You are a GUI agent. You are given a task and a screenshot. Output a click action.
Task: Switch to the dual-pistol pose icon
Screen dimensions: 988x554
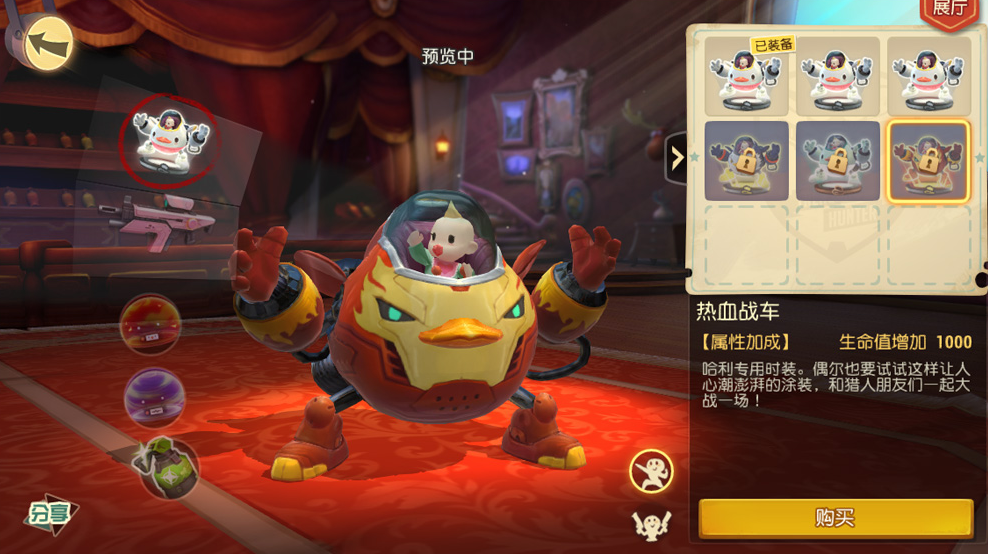(x=650, y=523)
